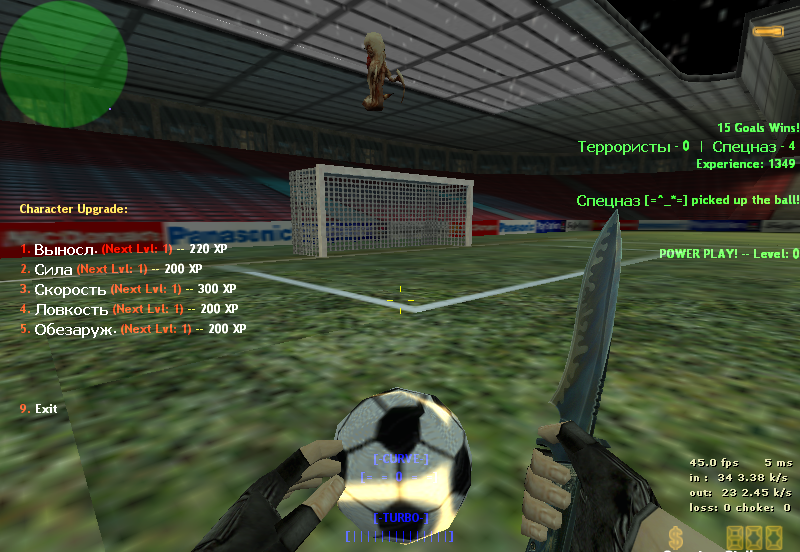Upgrade the Выносл. stamina skill

(x=66, y=249)
